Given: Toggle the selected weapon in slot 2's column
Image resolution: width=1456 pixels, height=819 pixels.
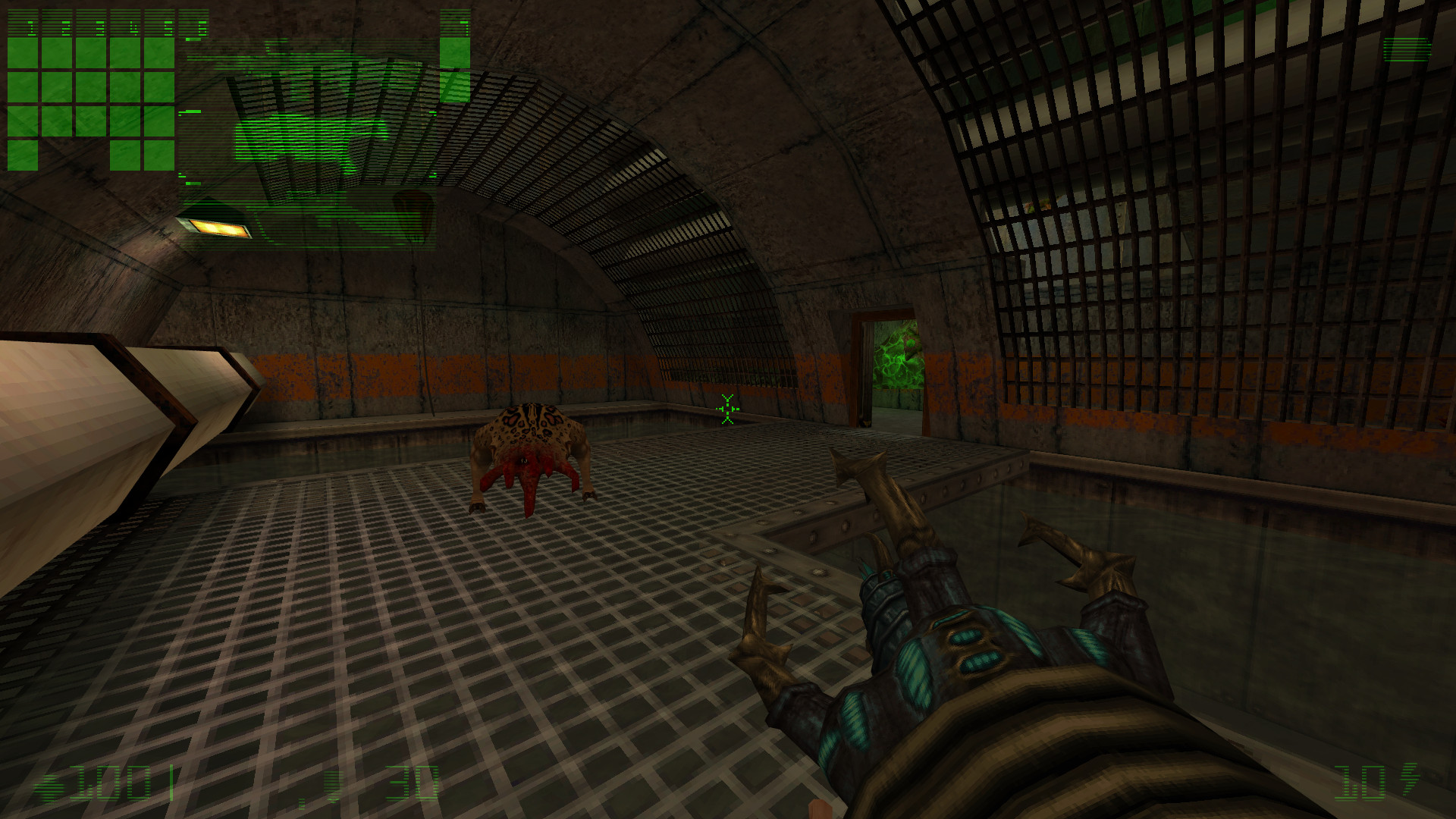Looking at the screenshot, I should pyautogui.click(x=55, y=53).
